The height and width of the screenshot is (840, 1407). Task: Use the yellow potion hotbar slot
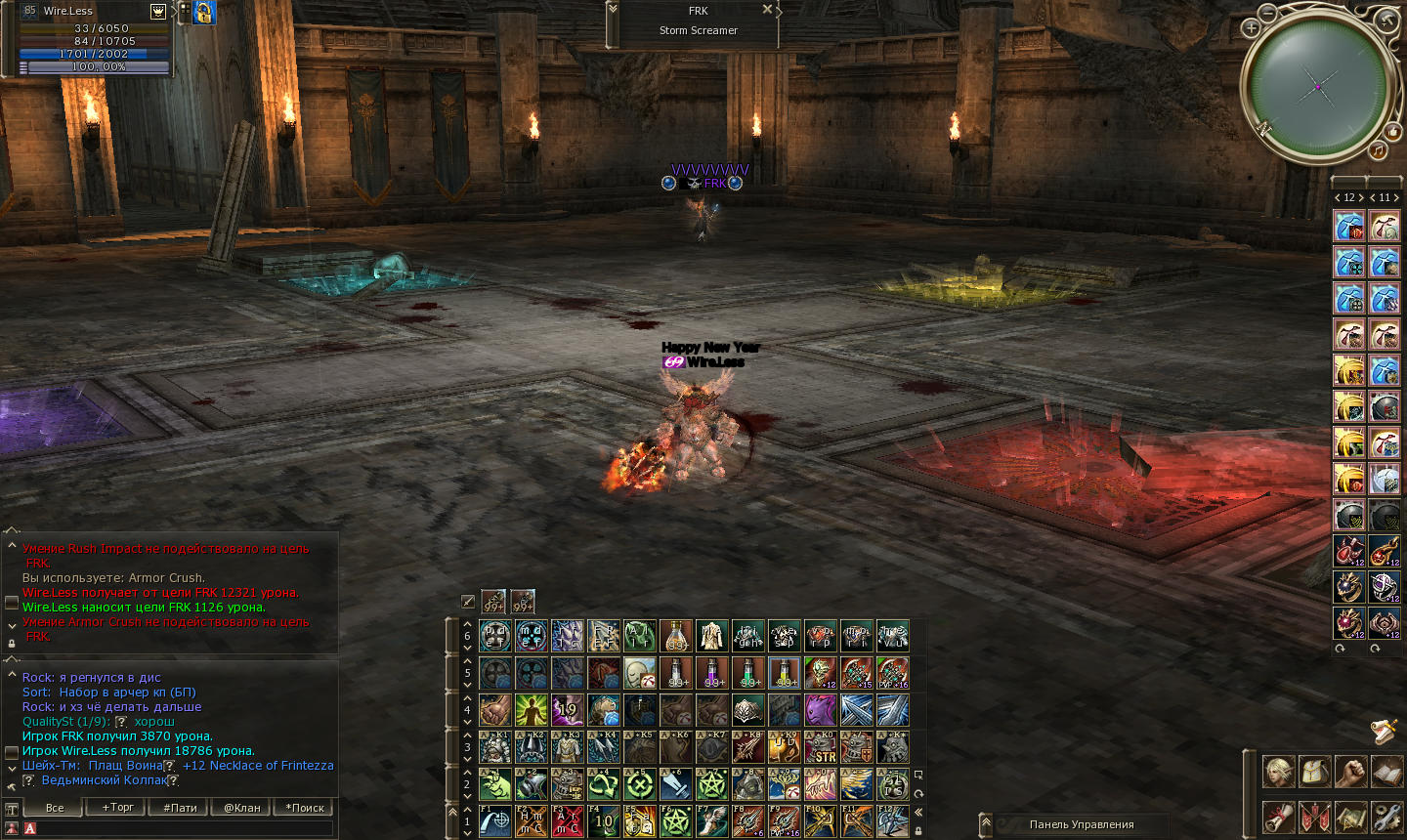point(784,673)
